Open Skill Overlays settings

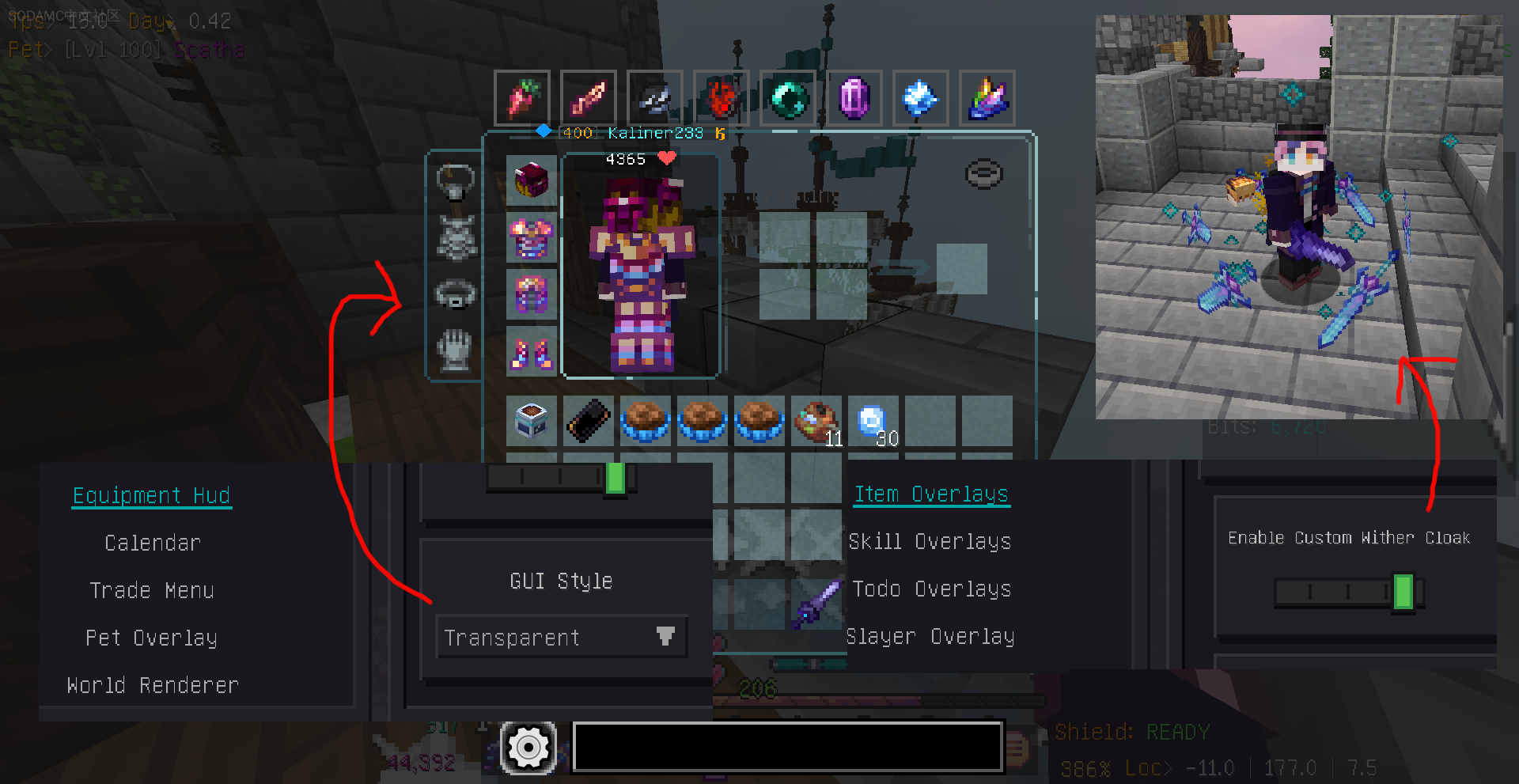[x=930, y=542]
